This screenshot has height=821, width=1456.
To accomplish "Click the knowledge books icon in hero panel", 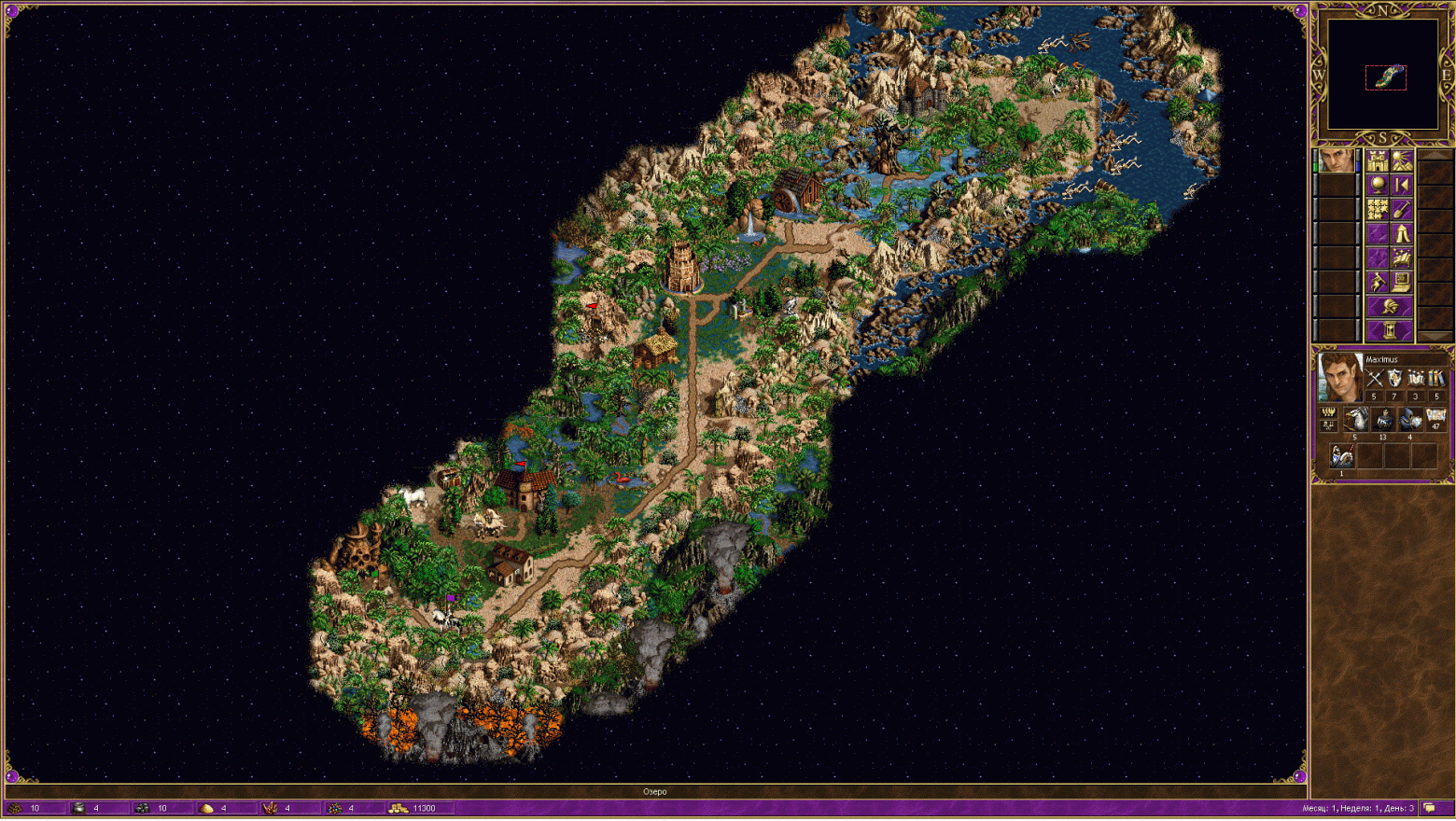I will (x=1435, y=379).
